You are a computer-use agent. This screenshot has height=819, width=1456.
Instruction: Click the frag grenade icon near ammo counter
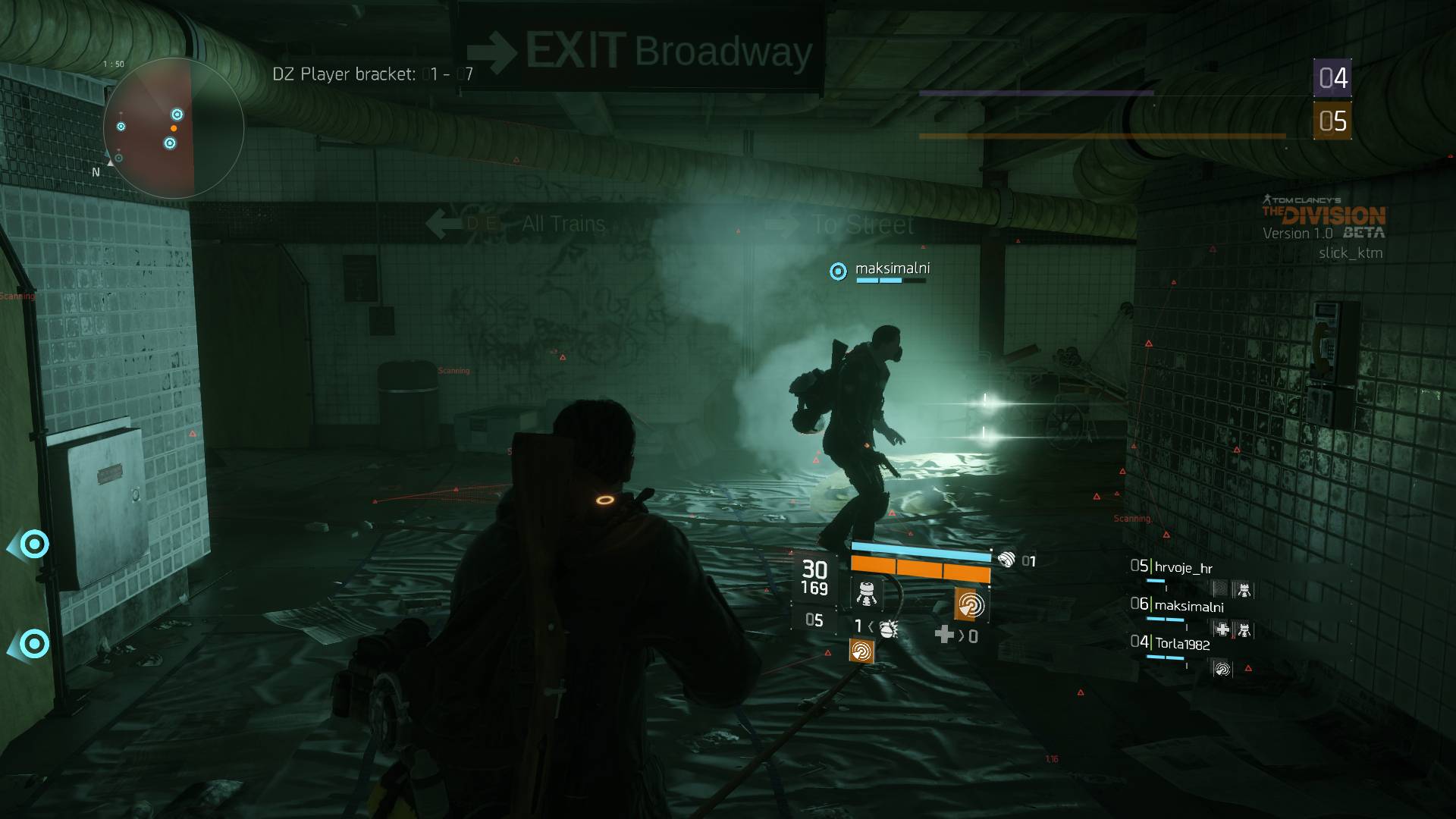point(888,629)
